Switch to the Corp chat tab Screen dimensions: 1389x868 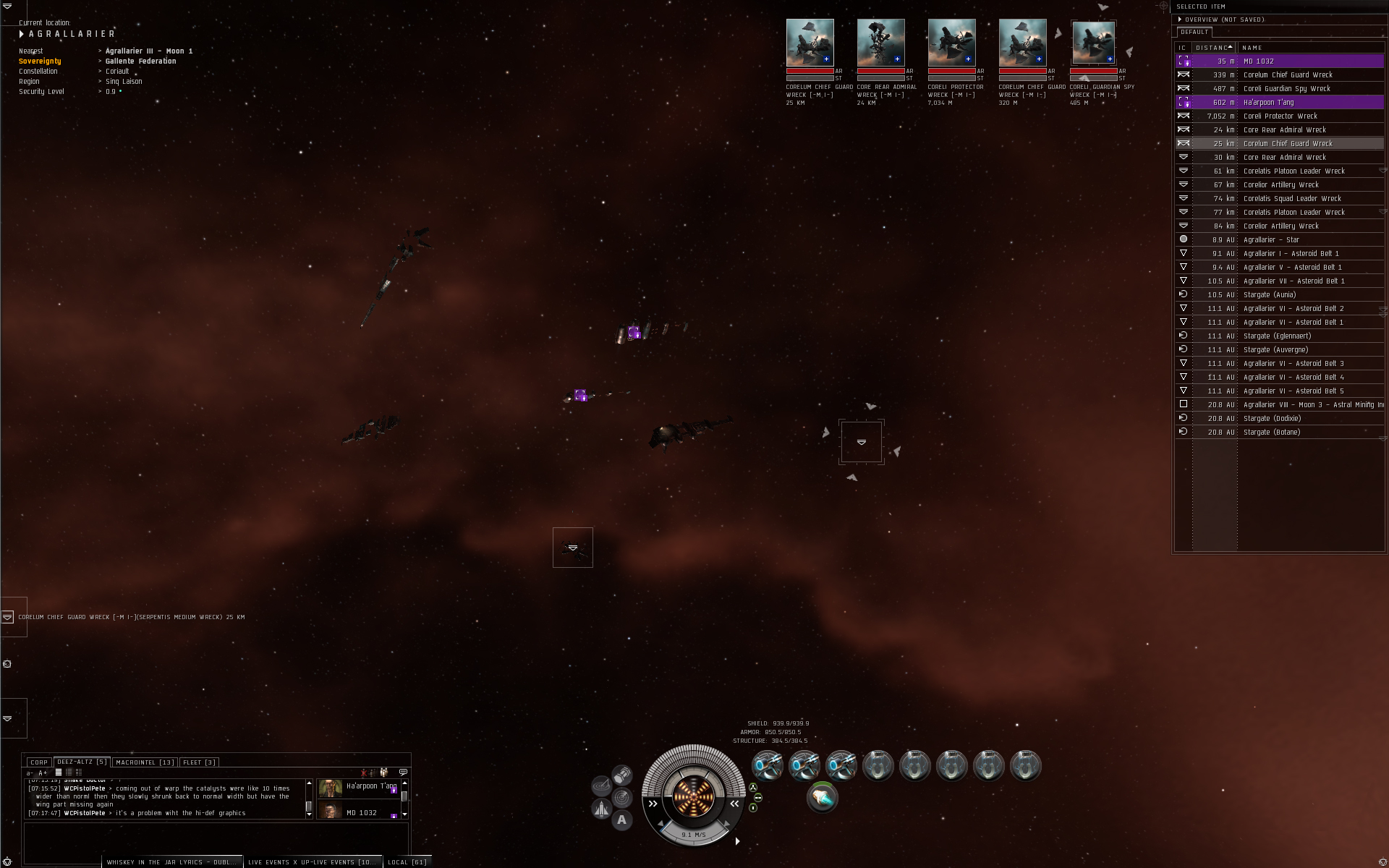(x=39, y=762)
